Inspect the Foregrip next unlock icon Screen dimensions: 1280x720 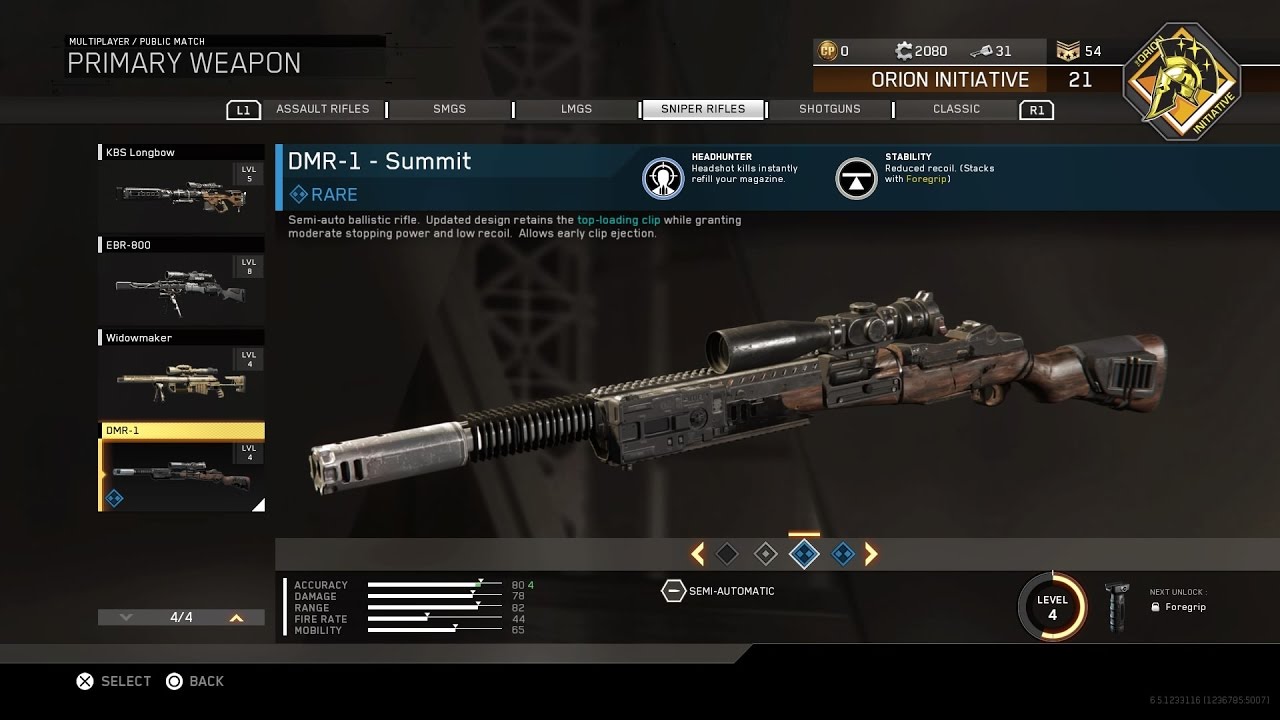[1116, 607]
